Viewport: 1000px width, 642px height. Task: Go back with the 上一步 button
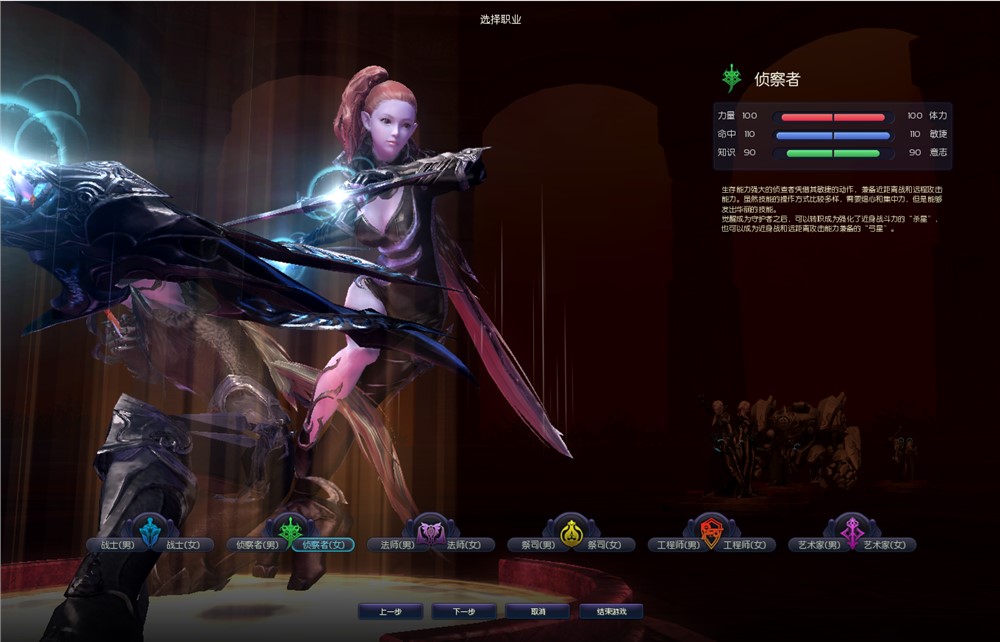[x=390, y=611]
